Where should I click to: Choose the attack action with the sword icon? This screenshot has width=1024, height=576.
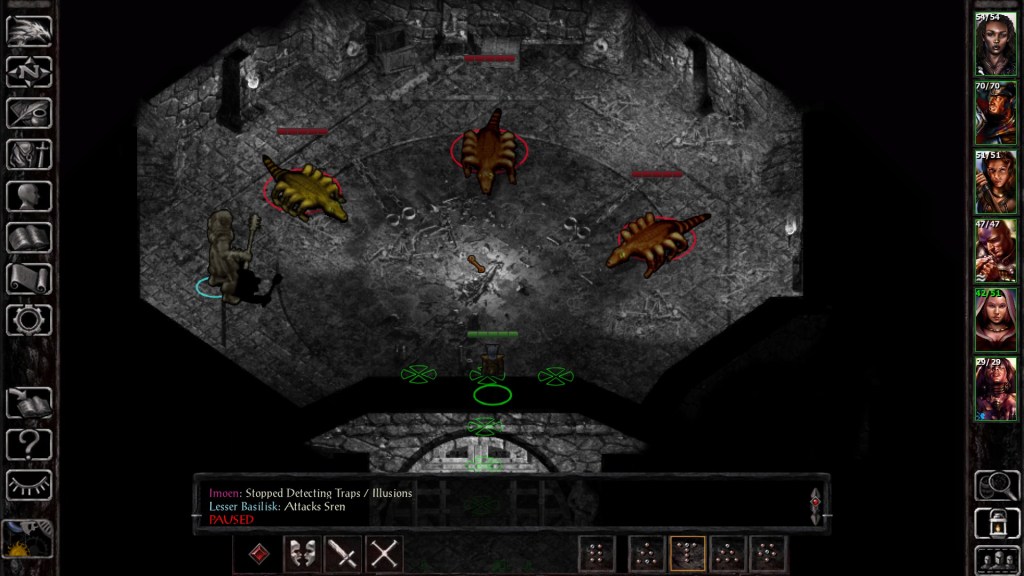click(343, 553)
